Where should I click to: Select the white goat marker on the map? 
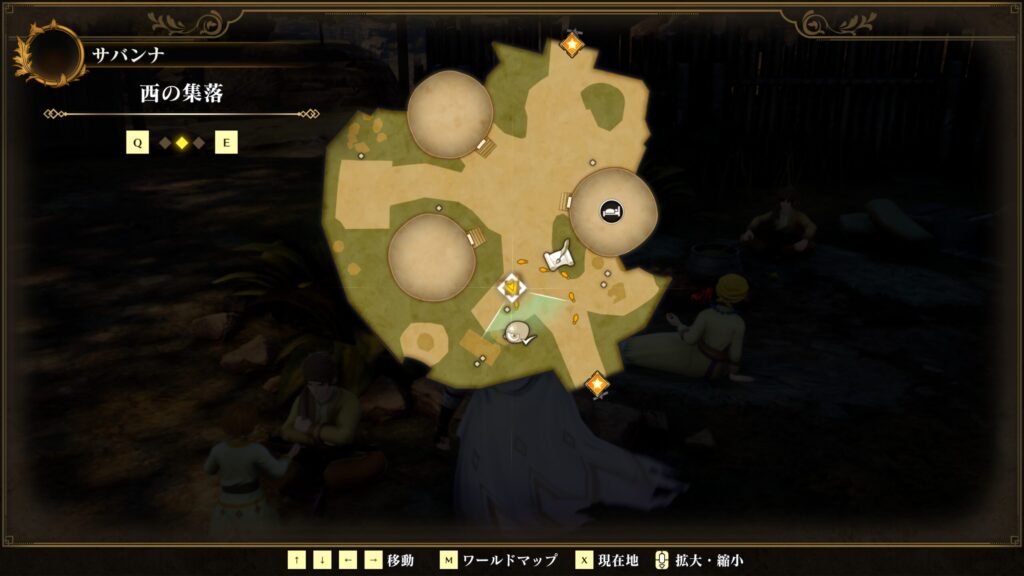(x=559, y=257)
